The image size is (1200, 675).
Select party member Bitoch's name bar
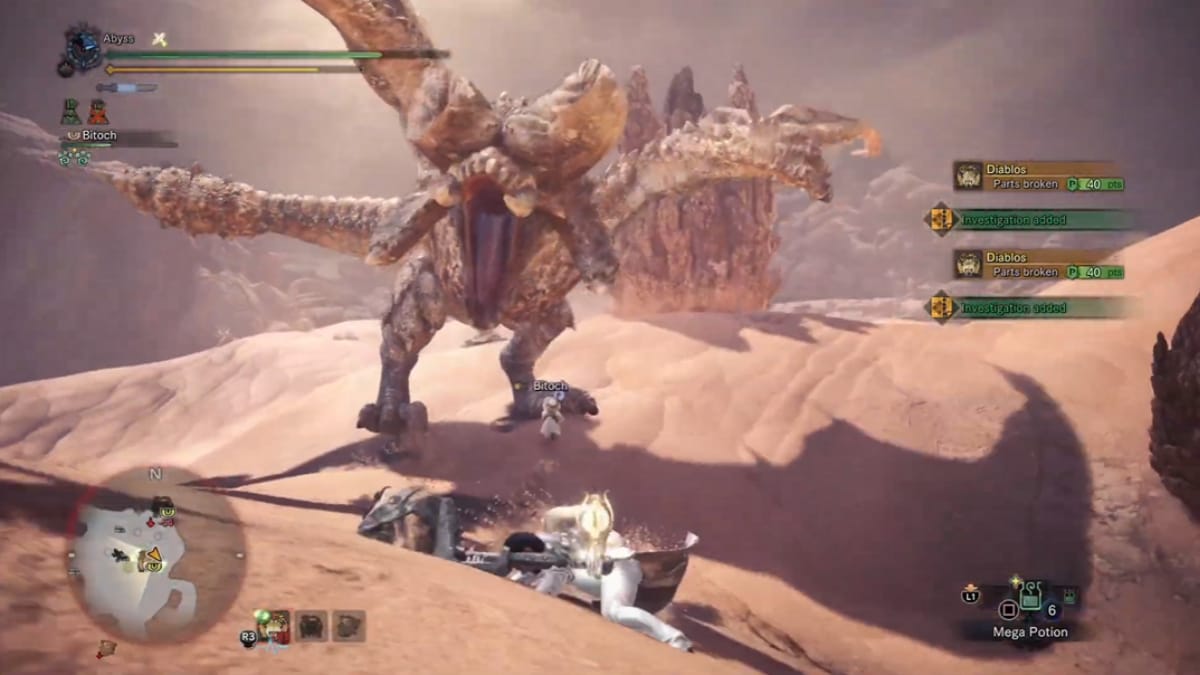tap(118, 137)
